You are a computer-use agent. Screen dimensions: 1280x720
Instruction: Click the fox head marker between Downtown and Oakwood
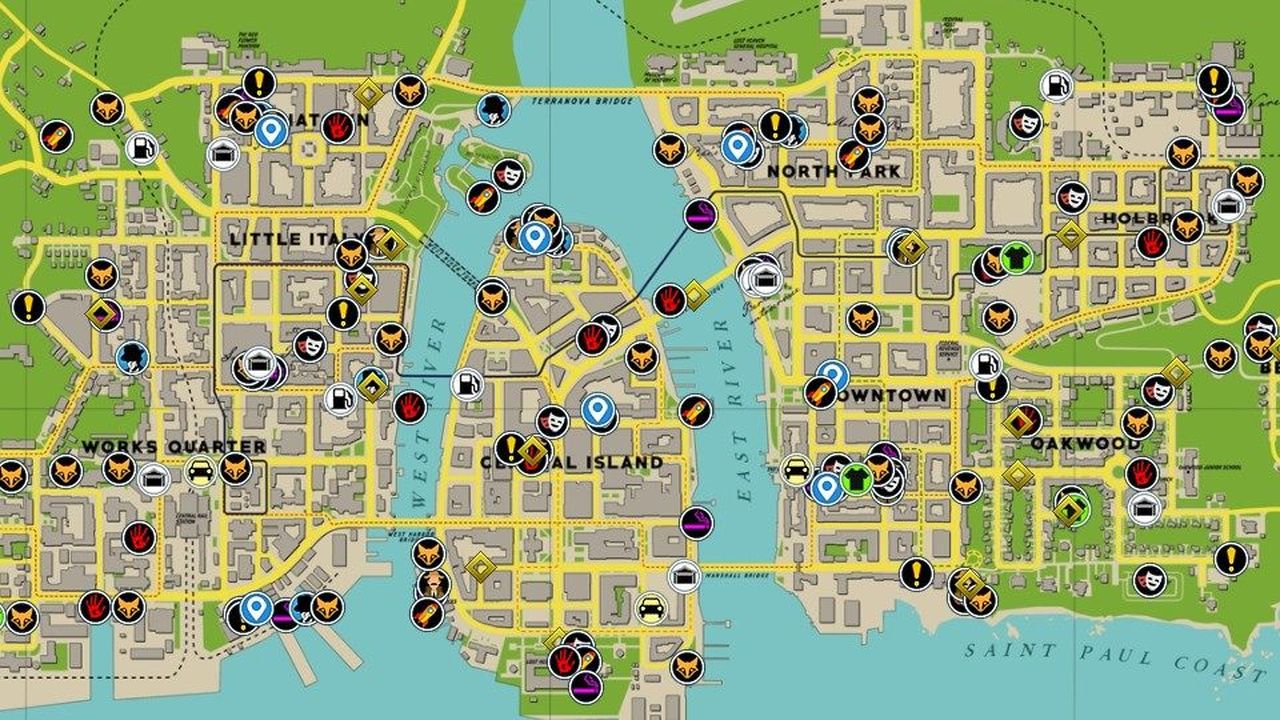[966, 487]
